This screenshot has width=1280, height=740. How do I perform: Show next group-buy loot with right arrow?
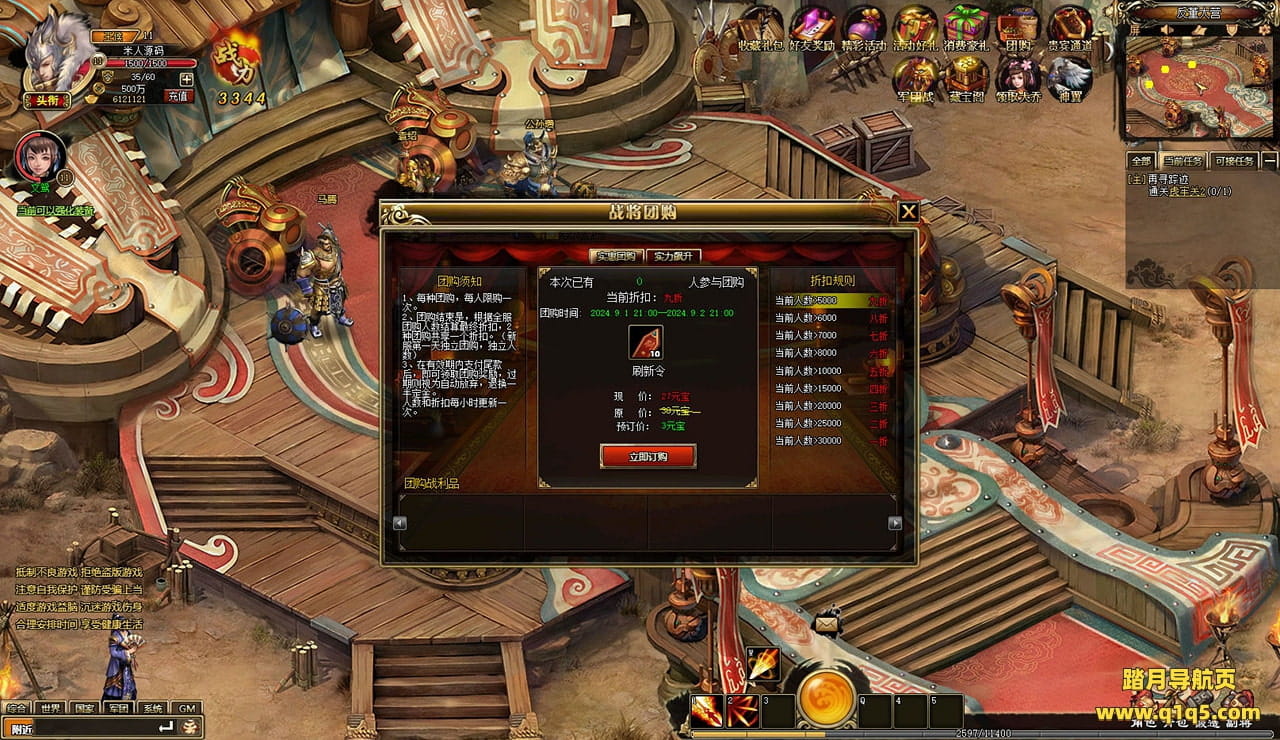895,523
